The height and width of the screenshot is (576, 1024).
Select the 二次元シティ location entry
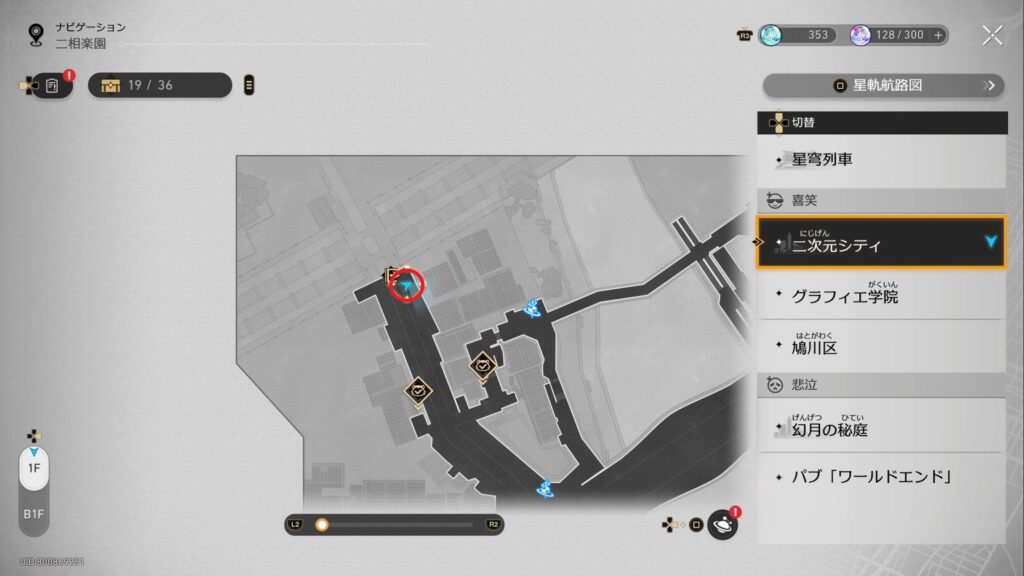tap(881, 243)
